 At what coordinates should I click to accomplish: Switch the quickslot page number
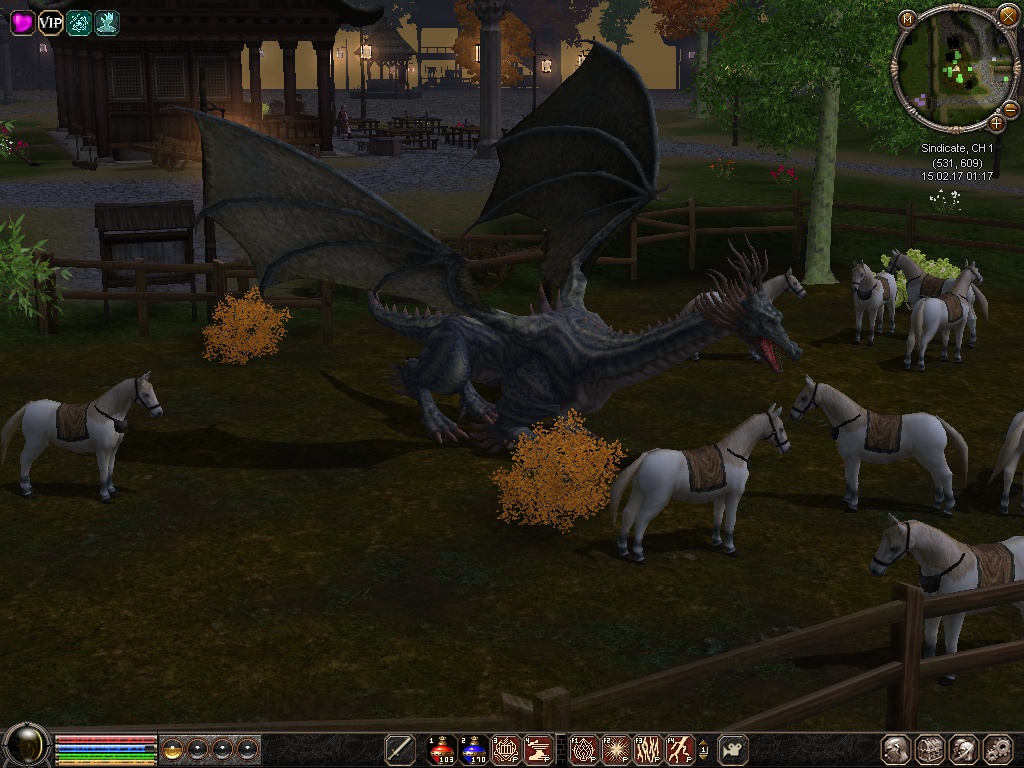pyautogui.click(x=704, y=749)
